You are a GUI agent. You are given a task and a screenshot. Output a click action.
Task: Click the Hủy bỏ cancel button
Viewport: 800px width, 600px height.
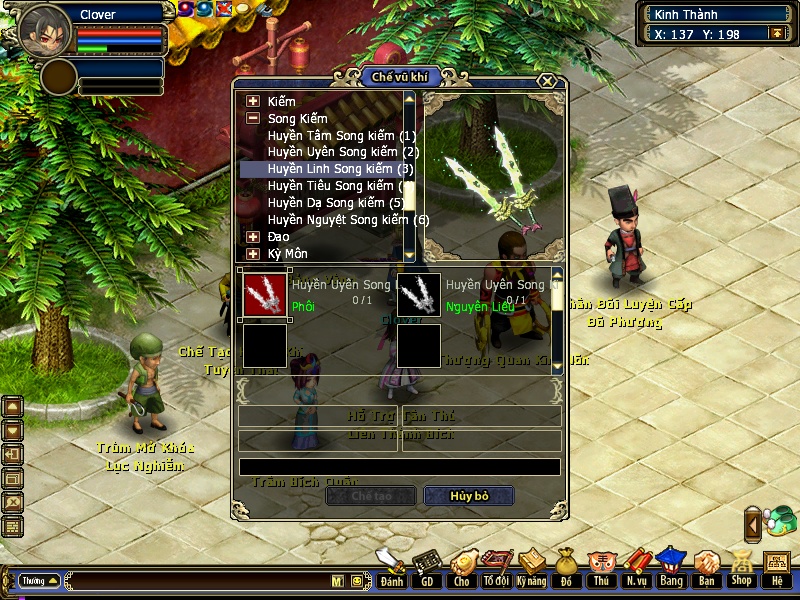coord(469,496)
